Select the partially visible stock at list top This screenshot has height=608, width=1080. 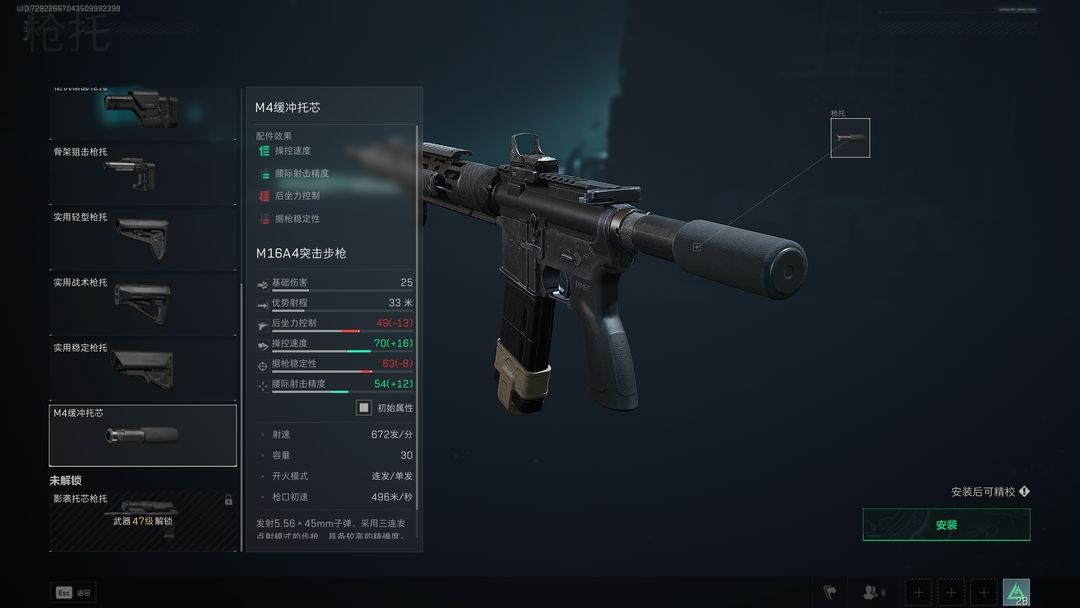142,110
